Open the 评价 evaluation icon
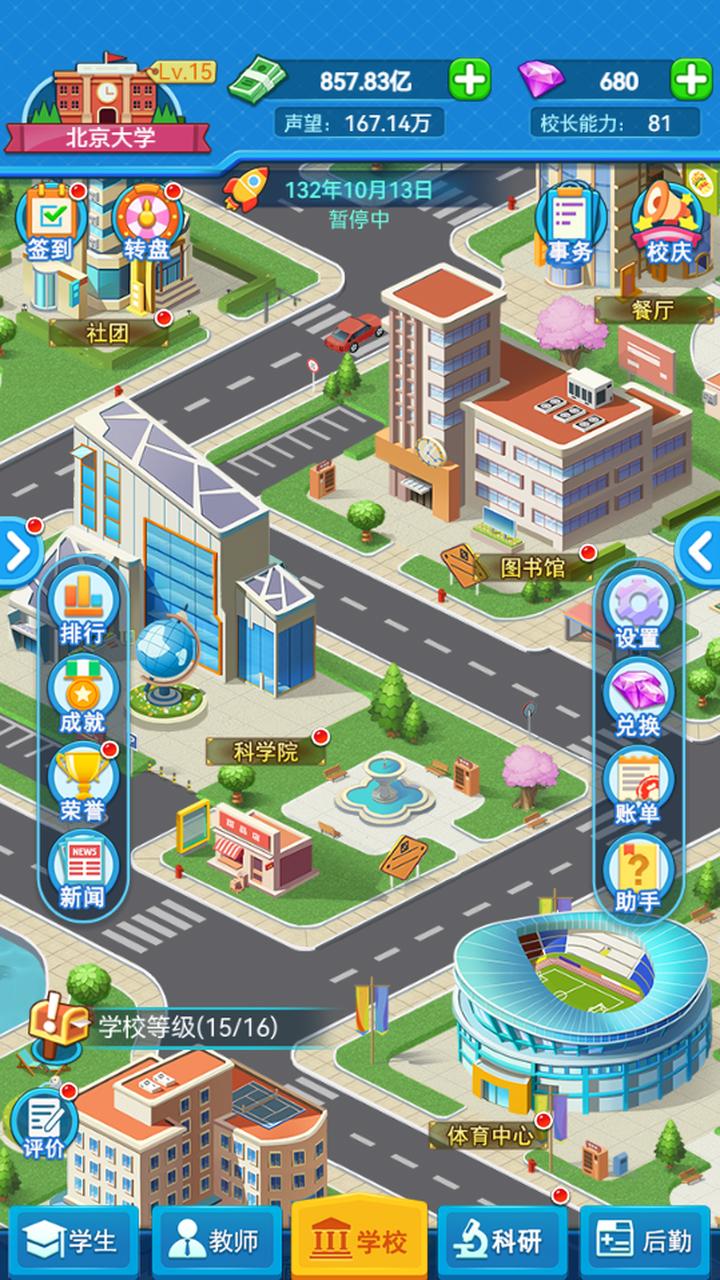This screenshot has height=1280, width=720. point(44,1122)
